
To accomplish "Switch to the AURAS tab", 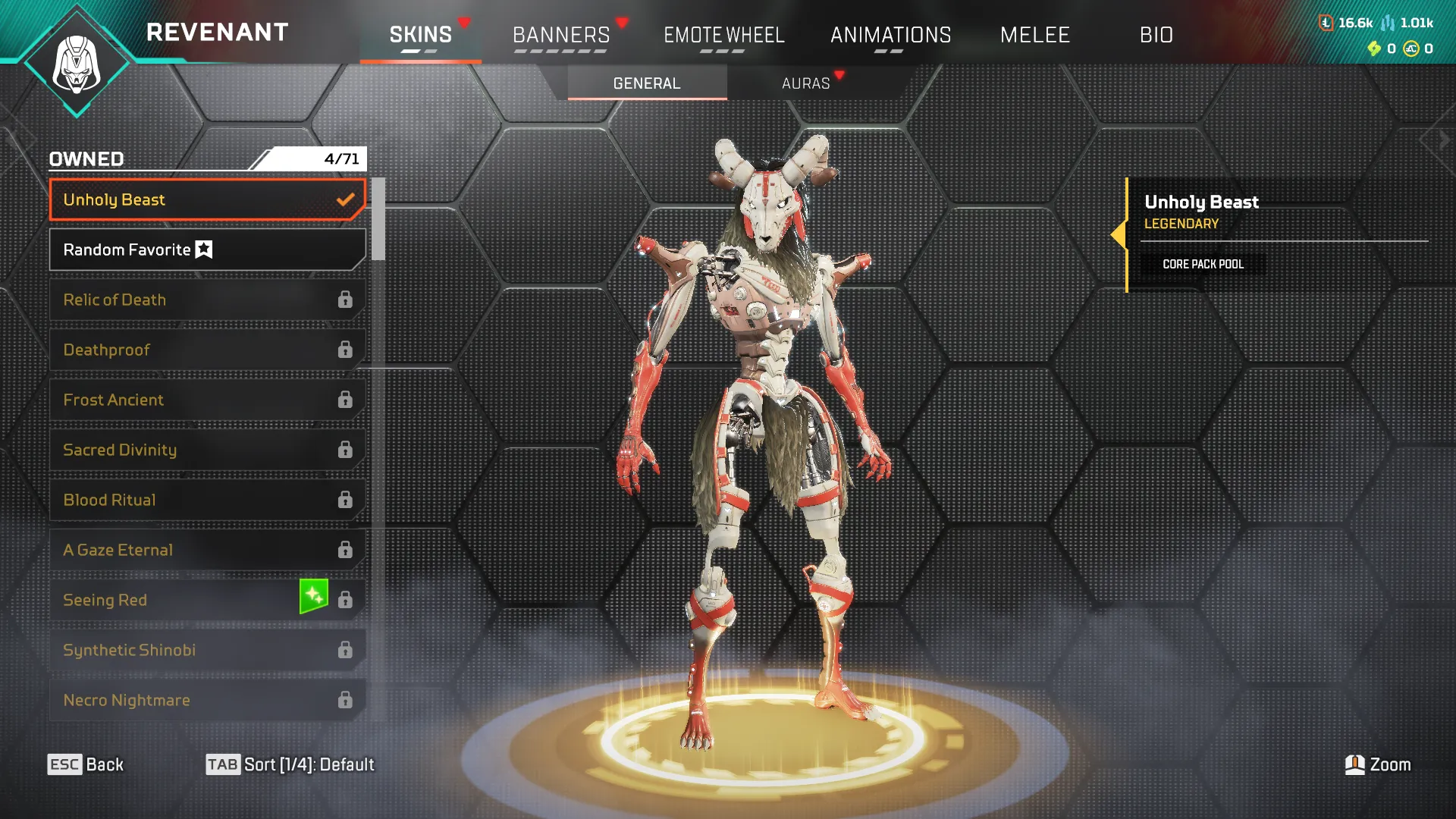I will 806,83.
